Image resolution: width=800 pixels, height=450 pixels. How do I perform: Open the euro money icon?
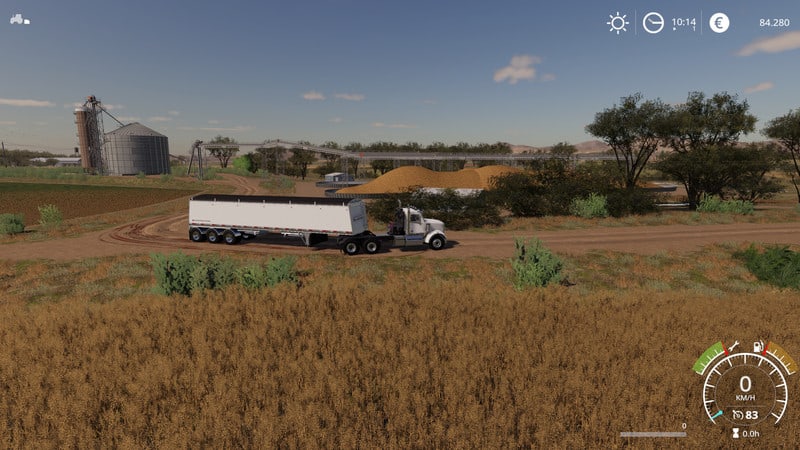(719, 23)
